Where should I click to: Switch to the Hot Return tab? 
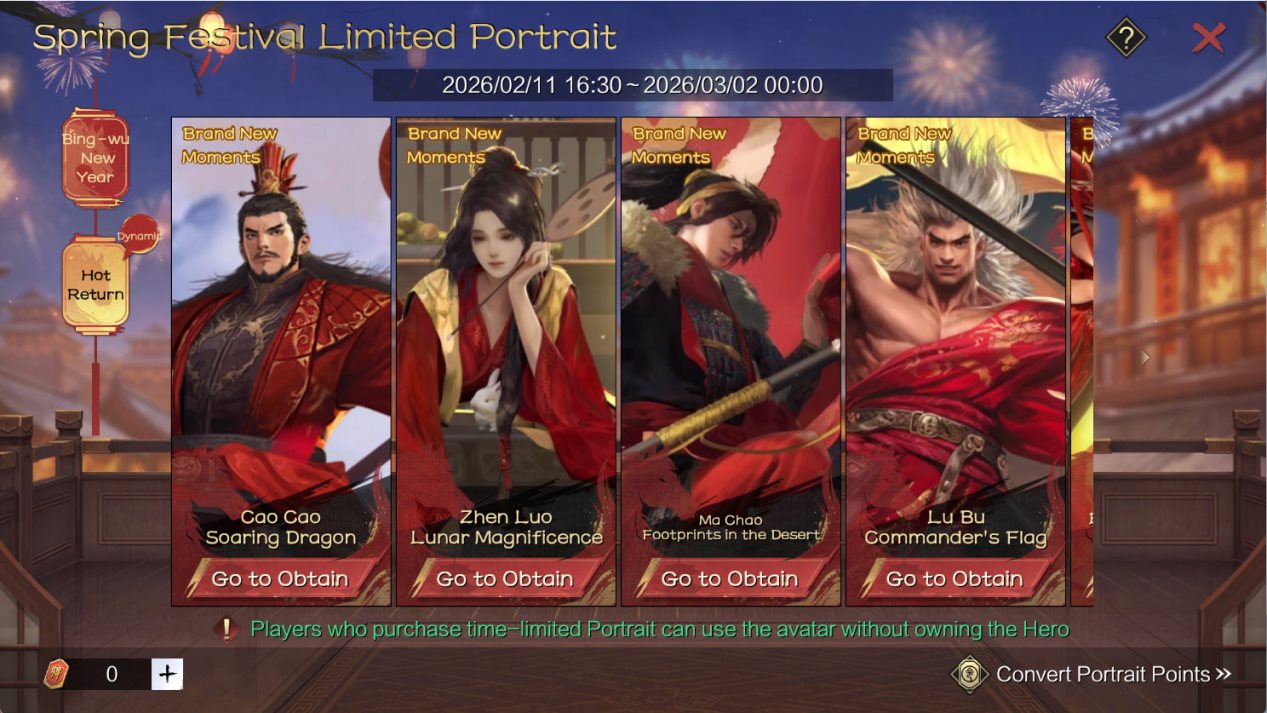96,285
